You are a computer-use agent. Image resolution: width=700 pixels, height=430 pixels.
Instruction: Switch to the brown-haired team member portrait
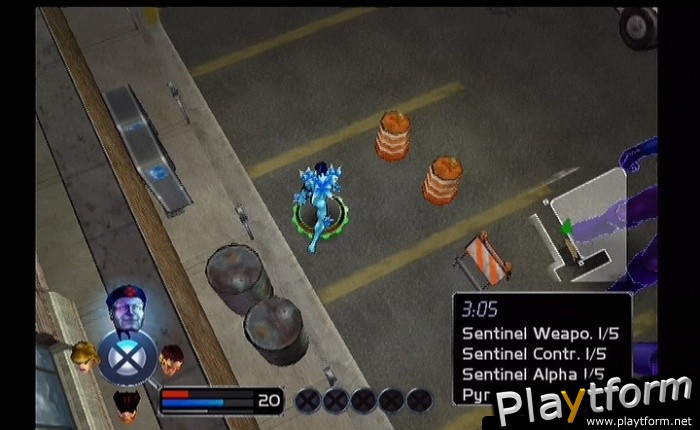172,356
